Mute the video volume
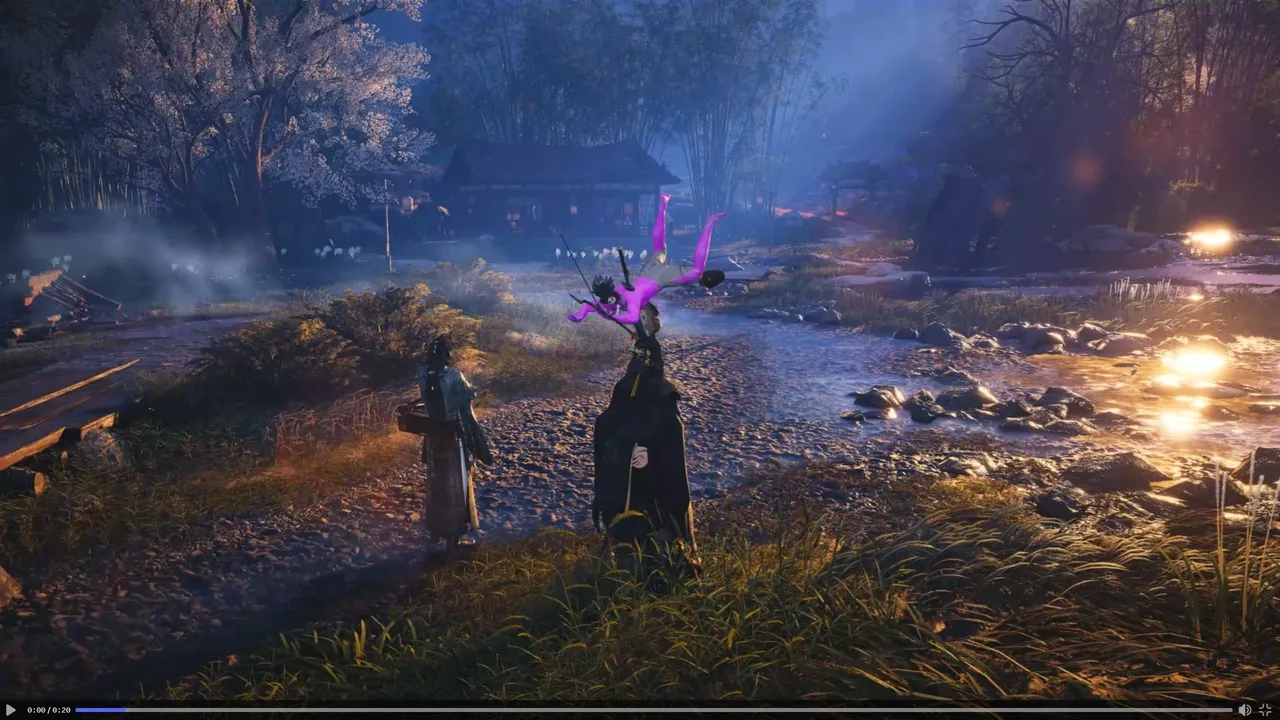 (x=1244, y=710)
